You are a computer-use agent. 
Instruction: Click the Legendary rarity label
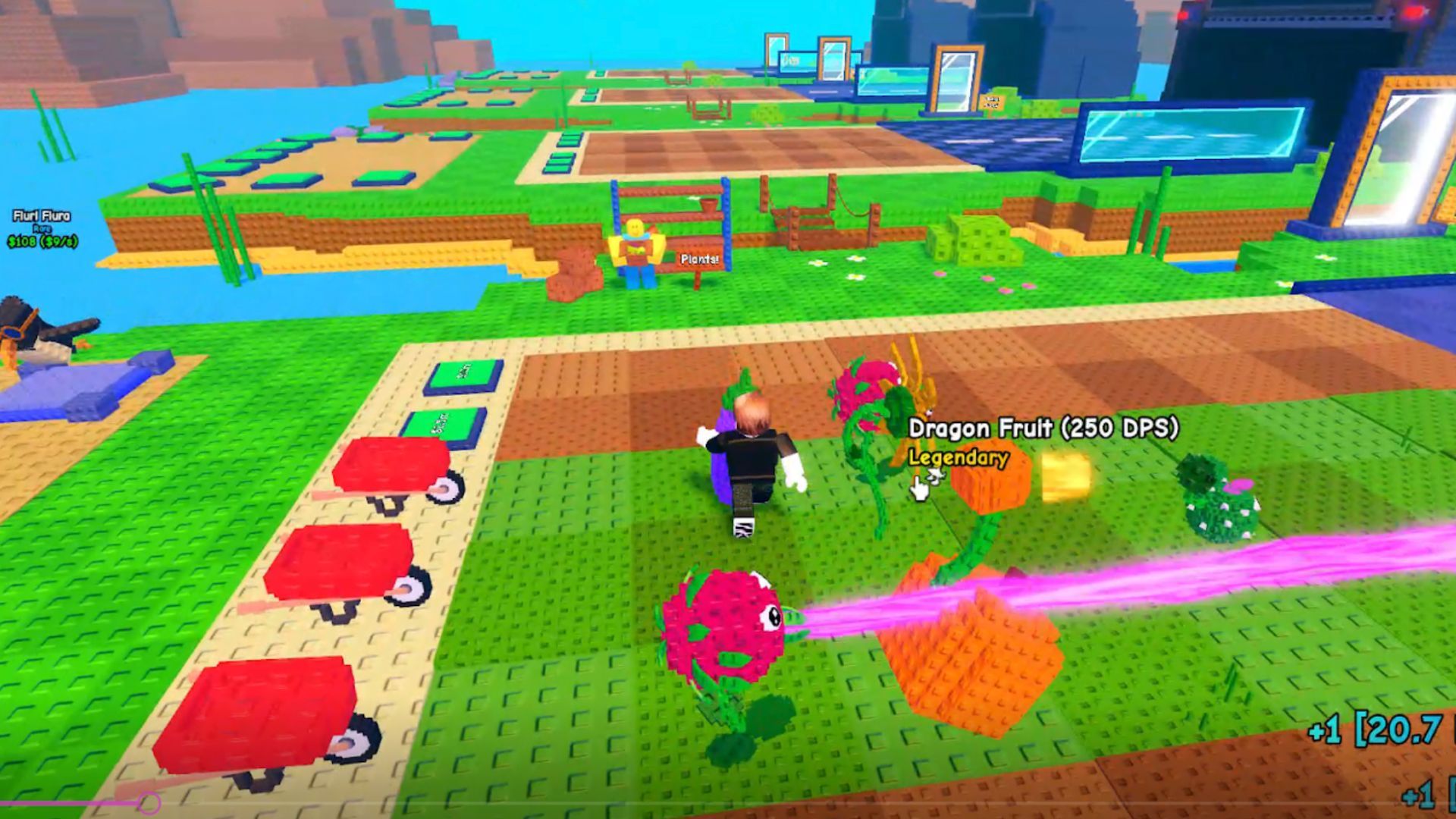pyautogui.click(x=957, y=458)
